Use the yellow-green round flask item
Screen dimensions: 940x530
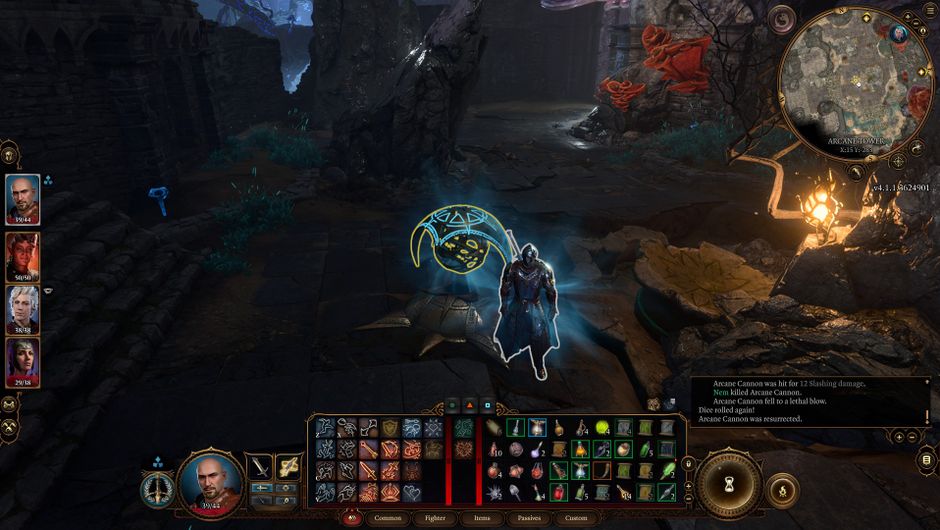point(603,428)
